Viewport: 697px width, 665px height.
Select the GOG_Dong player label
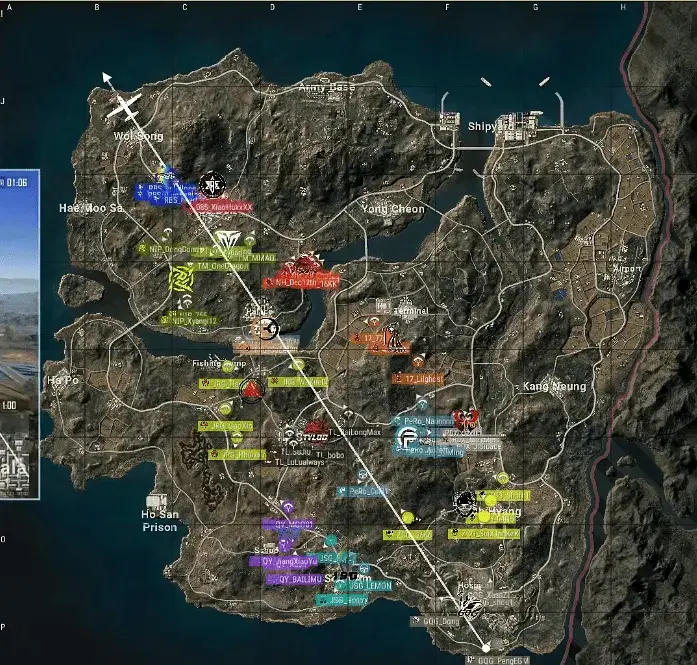pyautogui.click(x=434, y=621)
